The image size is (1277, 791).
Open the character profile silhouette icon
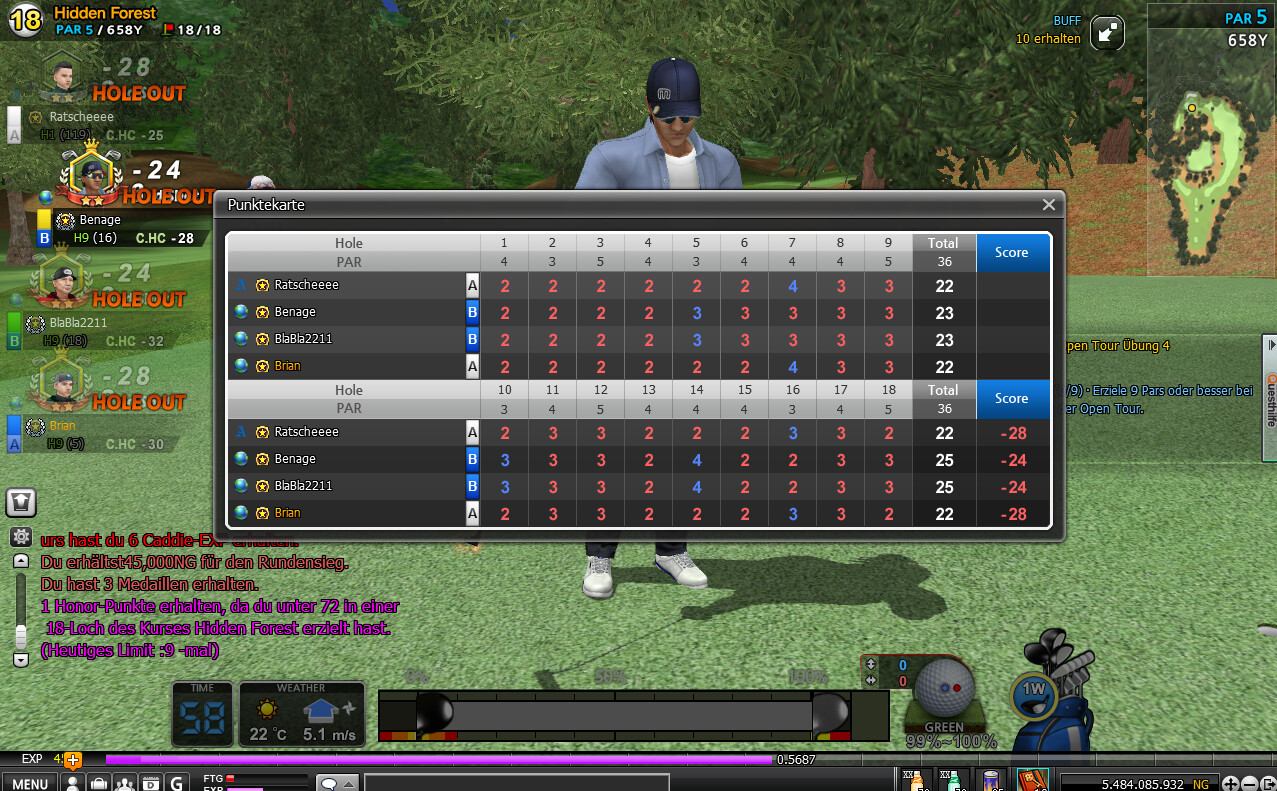coord(73,783)
